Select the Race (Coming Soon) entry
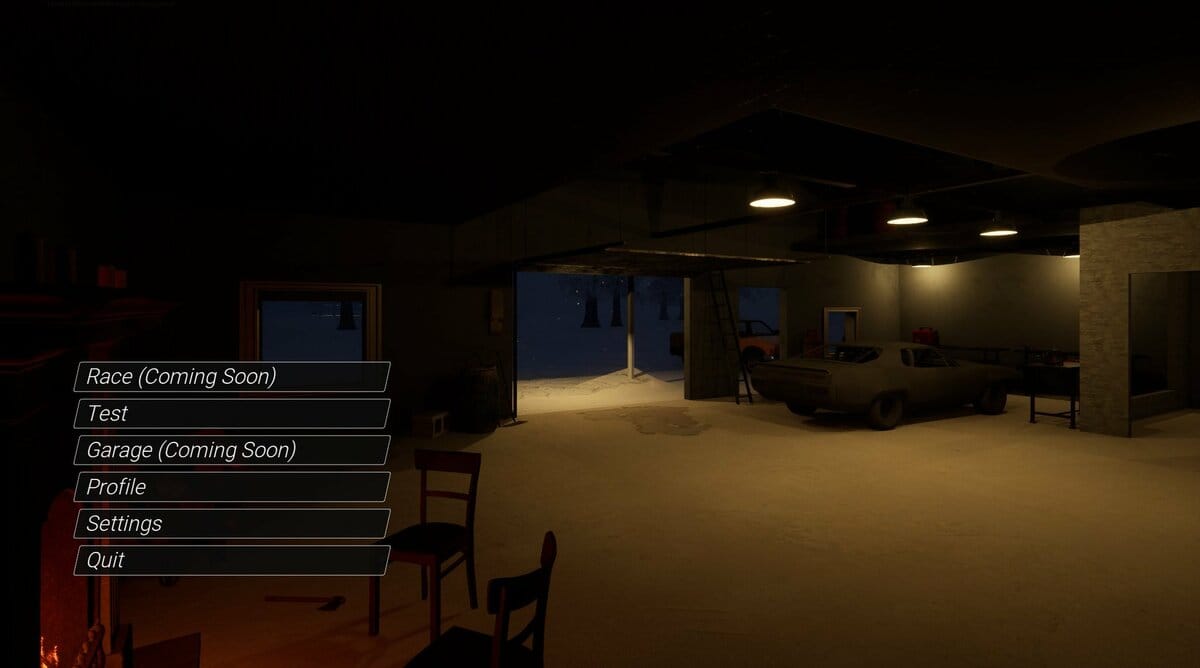 point(231,377)
